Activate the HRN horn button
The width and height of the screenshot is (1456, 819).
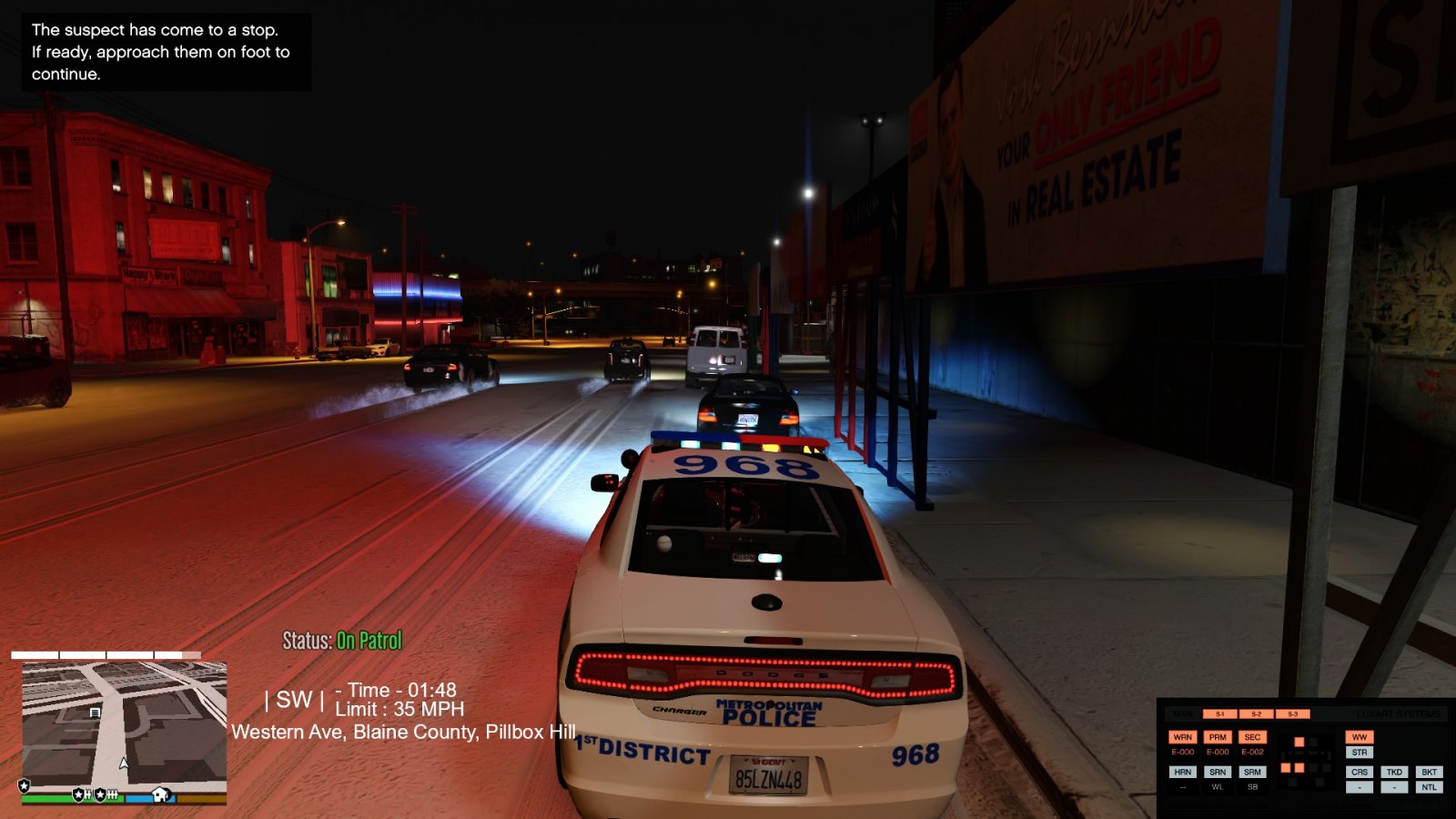1182,772
